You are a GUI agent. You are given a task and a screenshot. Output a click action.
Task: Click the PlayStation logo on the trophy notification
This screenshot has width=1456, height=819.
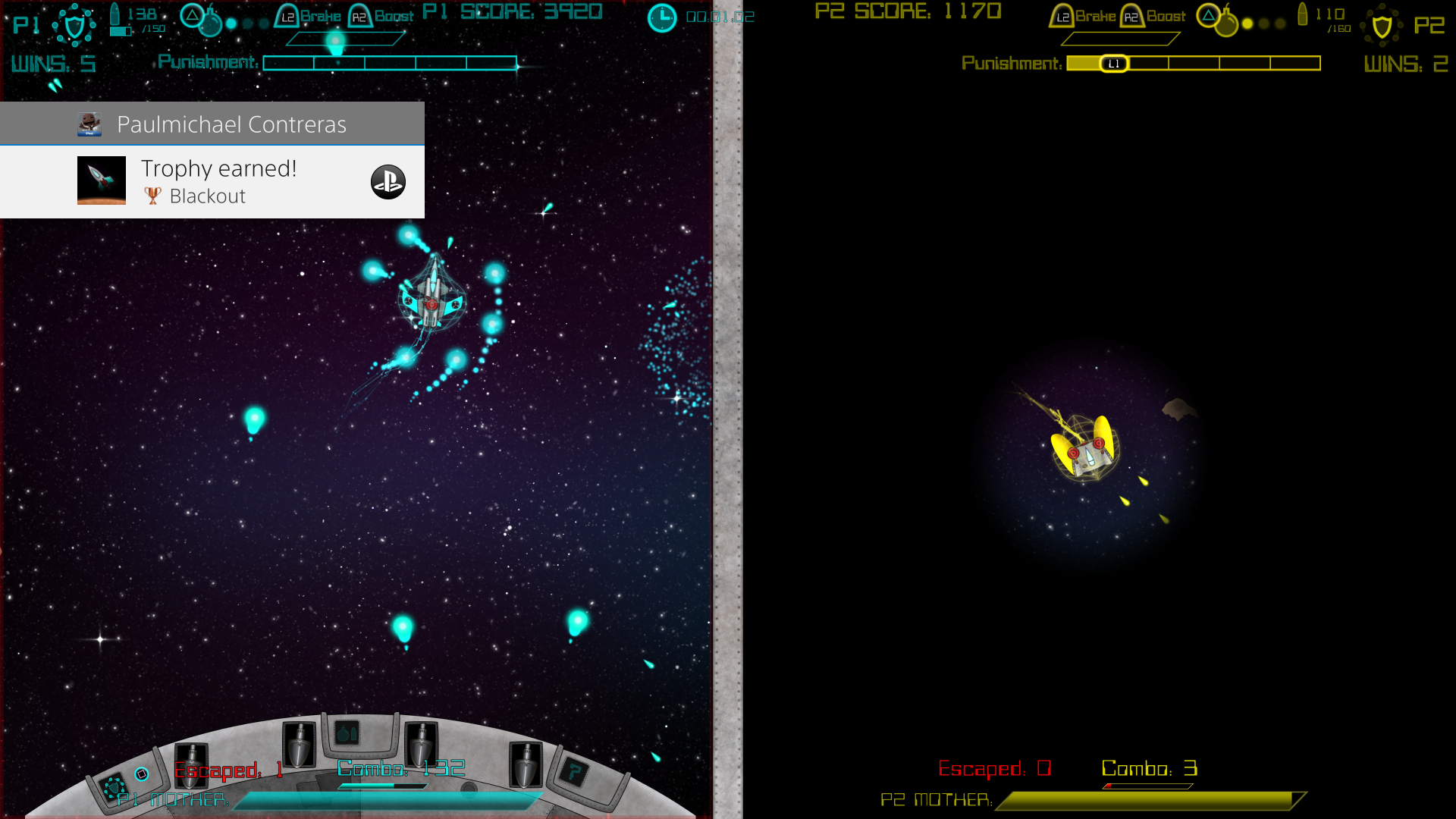coord(388,182)
